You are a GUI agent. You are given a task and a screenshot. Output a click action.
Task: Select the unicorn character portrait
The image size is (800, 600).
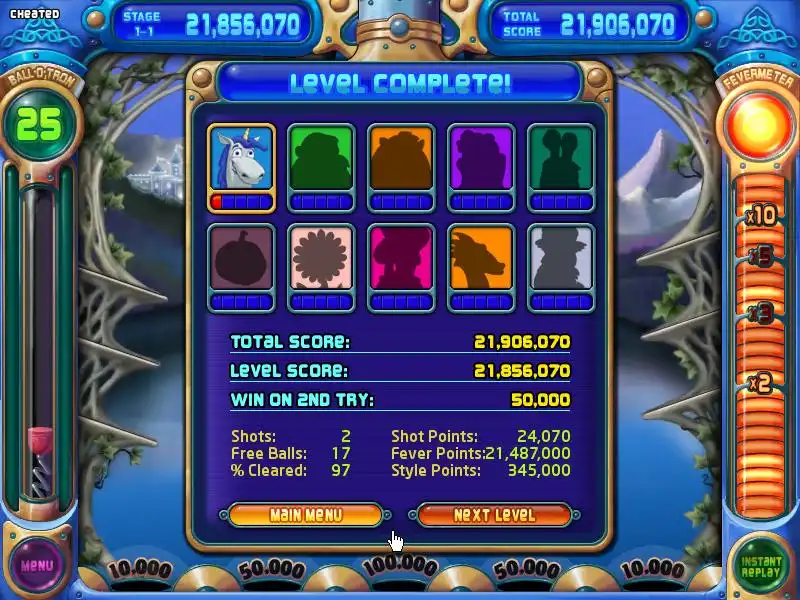[x=241, y=159]
